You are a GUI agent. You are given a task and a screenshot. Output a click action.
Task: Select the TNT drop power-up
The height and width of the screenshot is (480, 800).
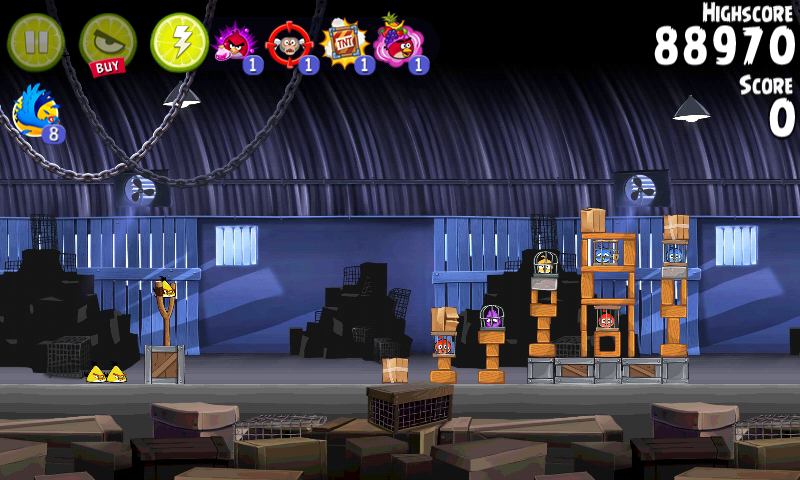click(x=345, y=44)
